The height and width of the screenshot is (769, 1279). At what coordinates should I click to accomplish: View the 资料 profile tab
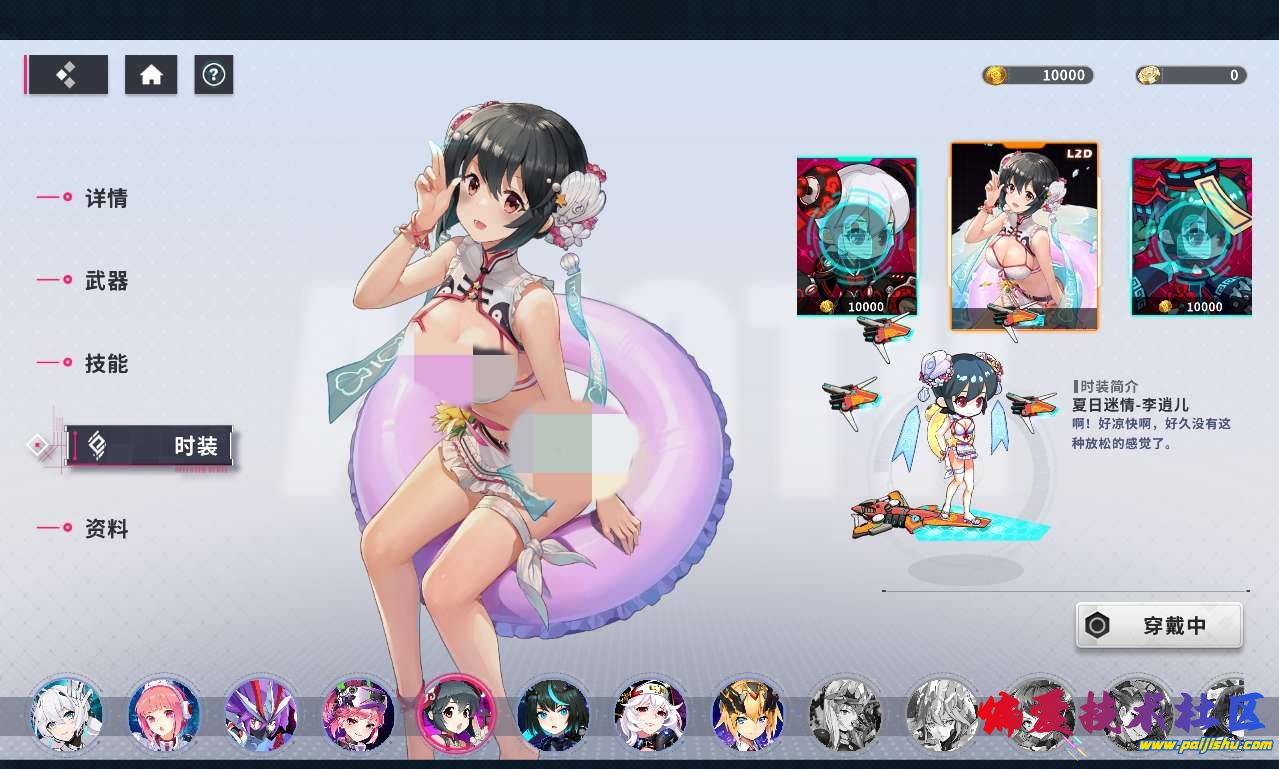coord(105,529)
